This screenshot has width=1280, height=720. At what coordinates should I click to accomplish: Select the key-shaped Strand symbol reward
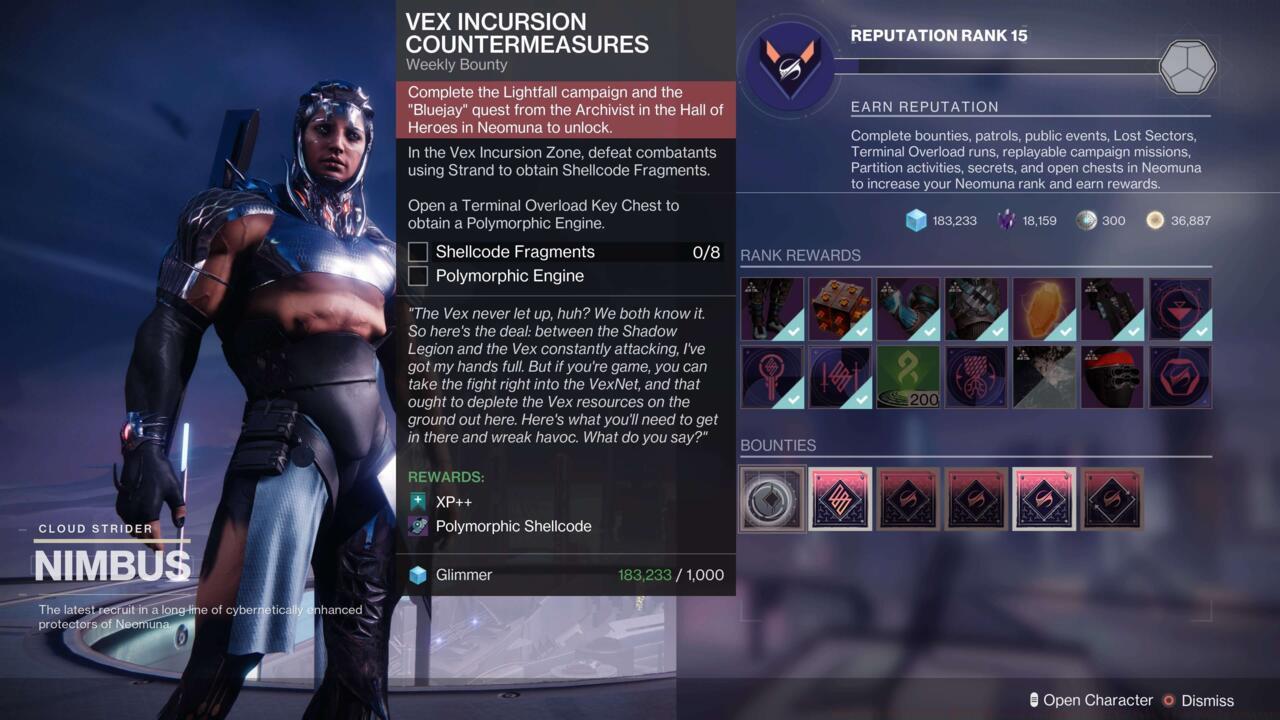(x=771, y=377)
